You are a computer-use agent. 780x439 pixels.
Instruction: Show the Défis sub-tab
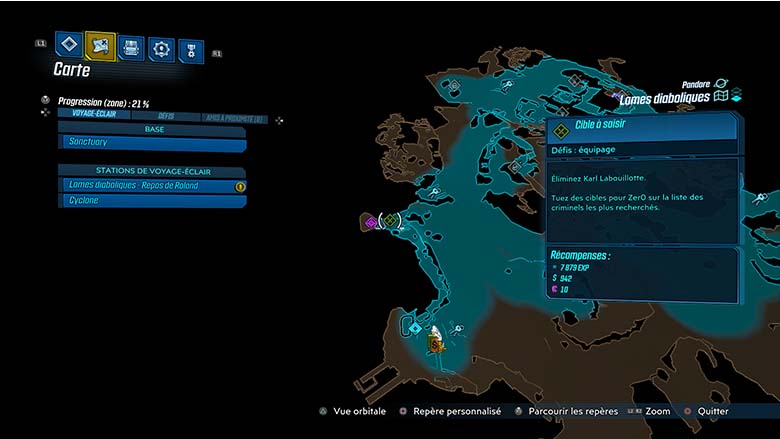pos(165,116)
